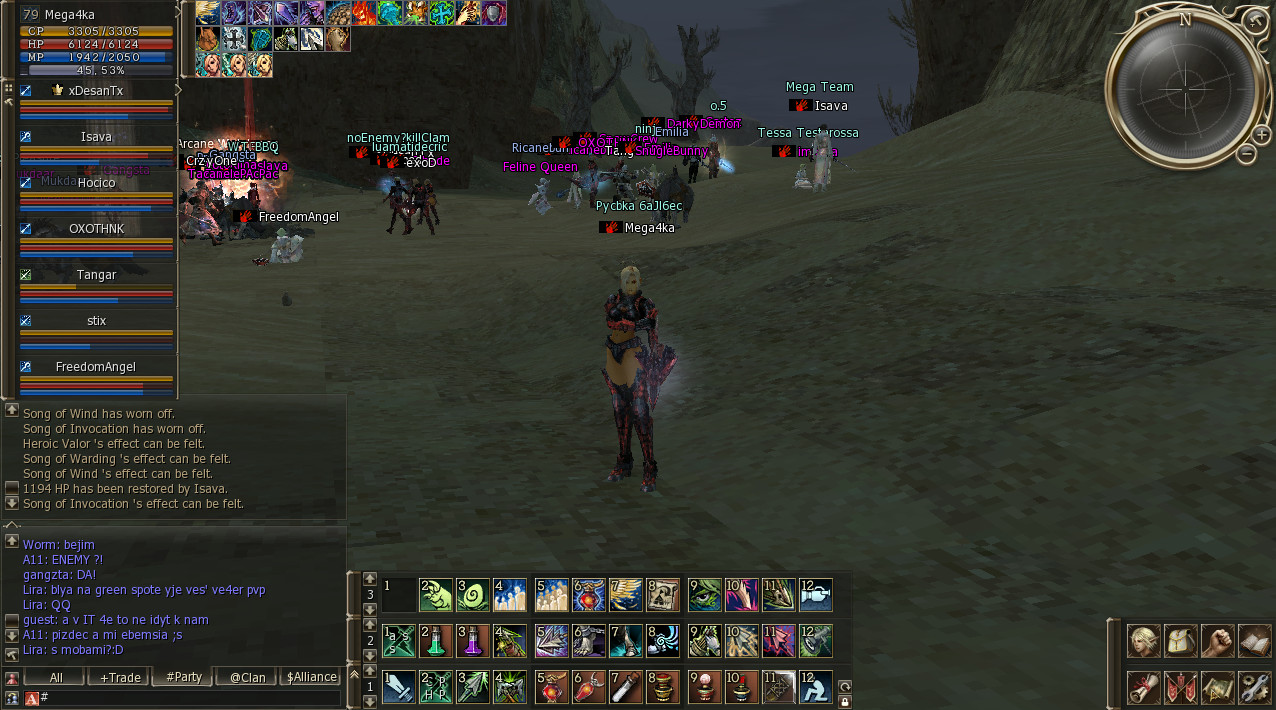Select the +Trade chat tab
The image size is (1276, 710).
120,677
